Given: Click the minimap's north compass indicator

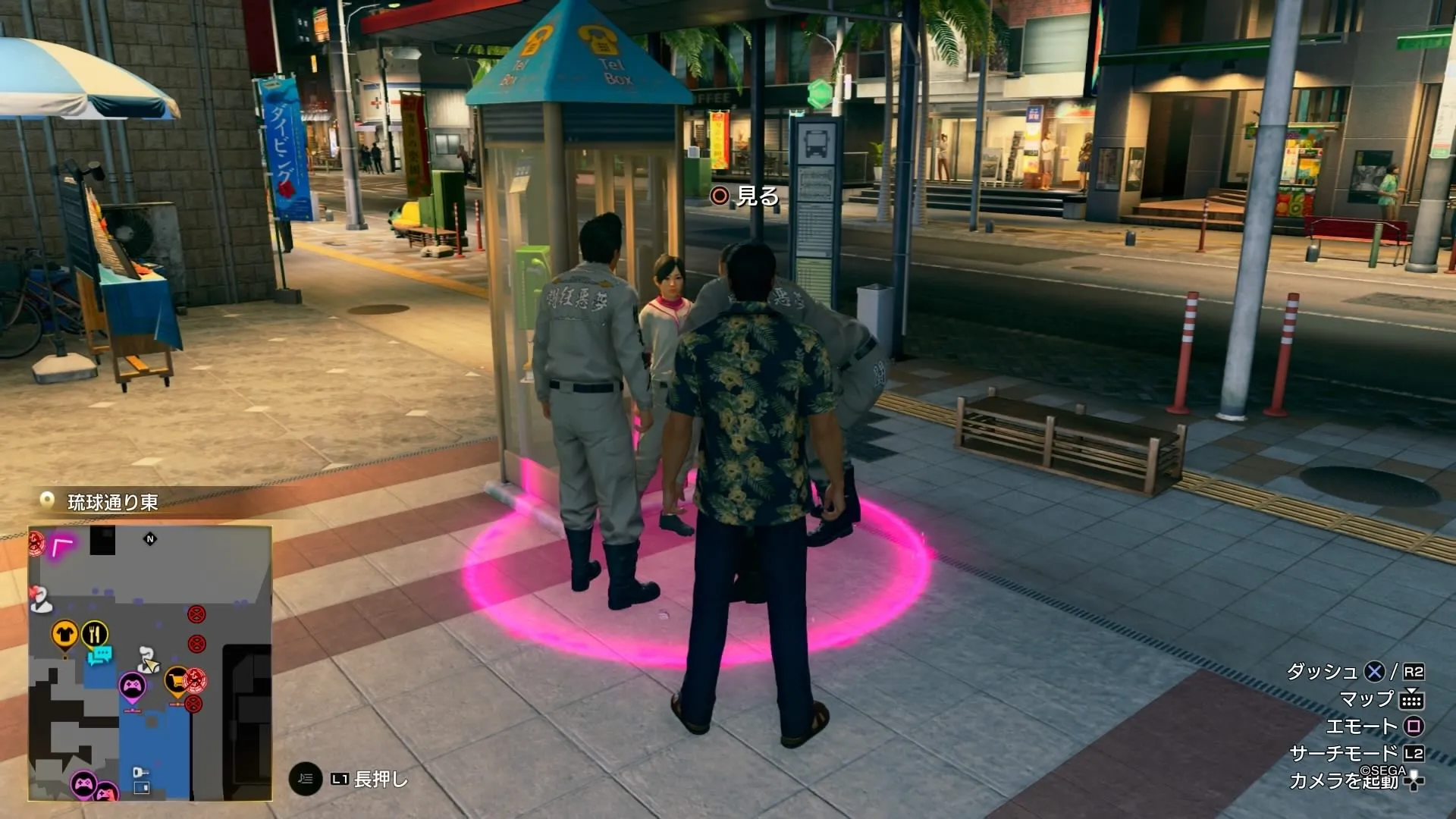Looking at the screenshot, I should pyautogui.click(x=150, y=539).
